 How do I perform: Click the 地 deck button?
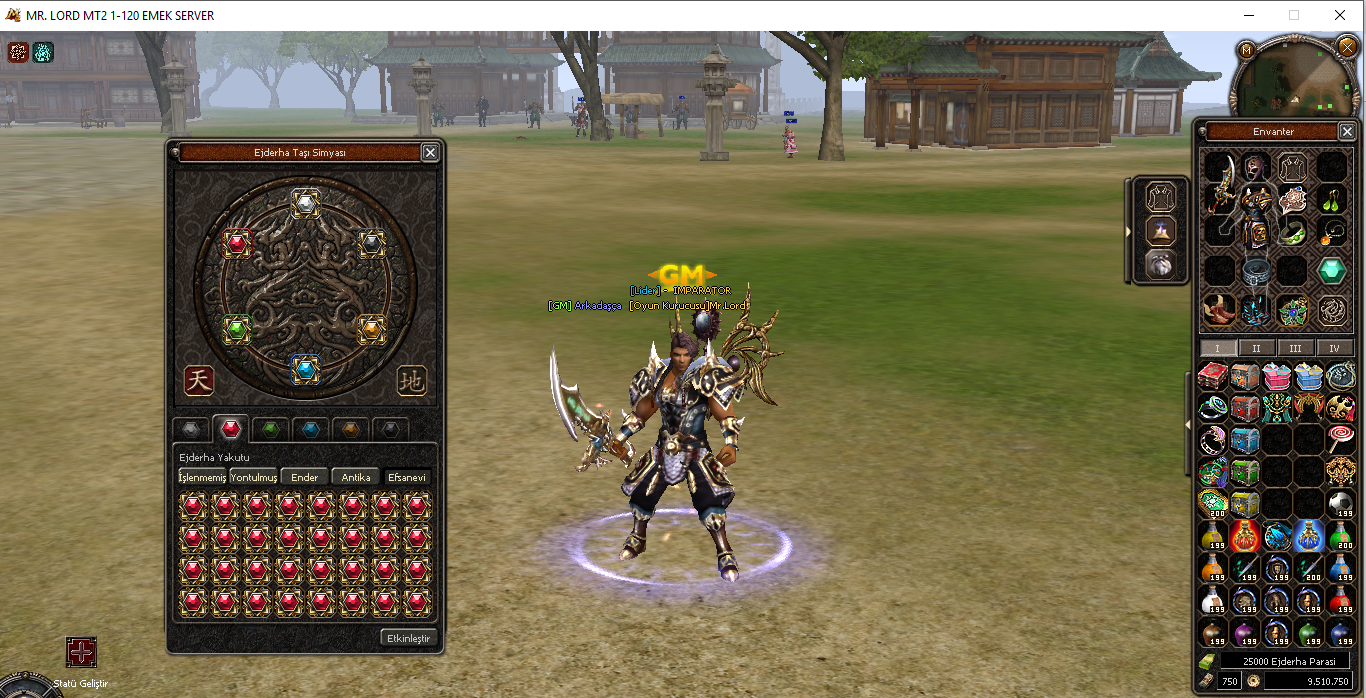(411, 380)
